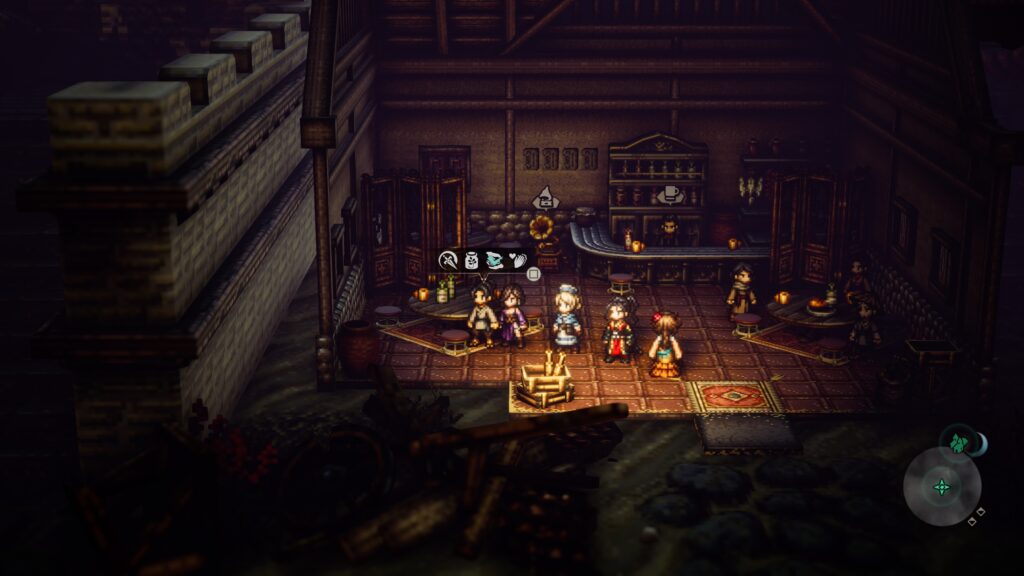Choose the herb jar path action

click(472, 260)
